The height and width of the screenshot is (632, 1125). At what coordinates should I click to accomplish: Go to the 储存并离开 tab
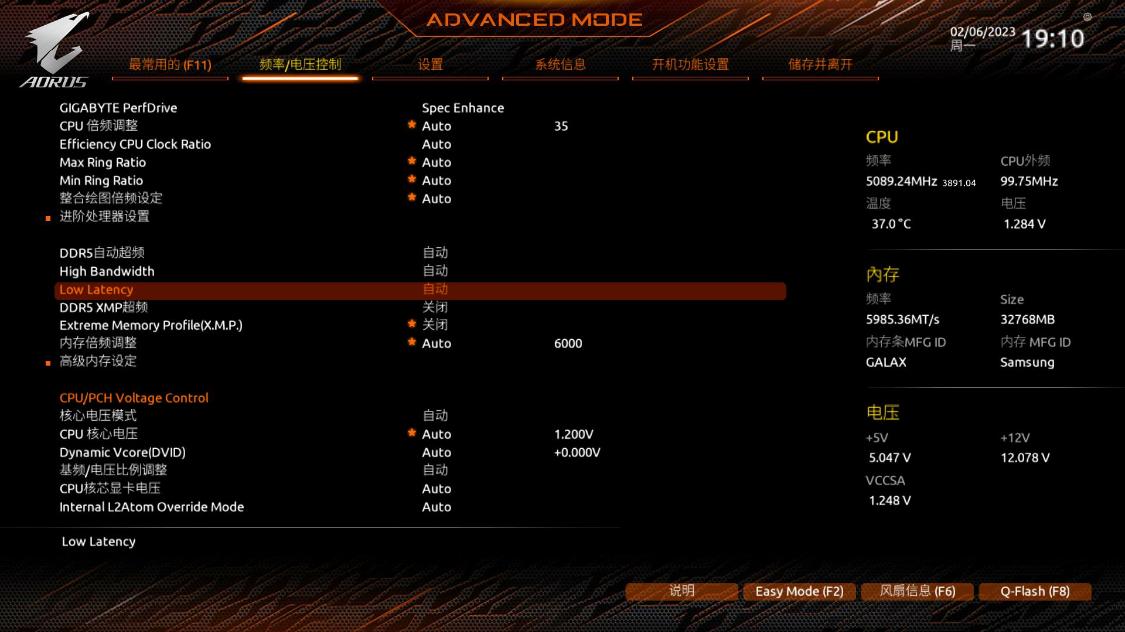click(x=820, y=65)
